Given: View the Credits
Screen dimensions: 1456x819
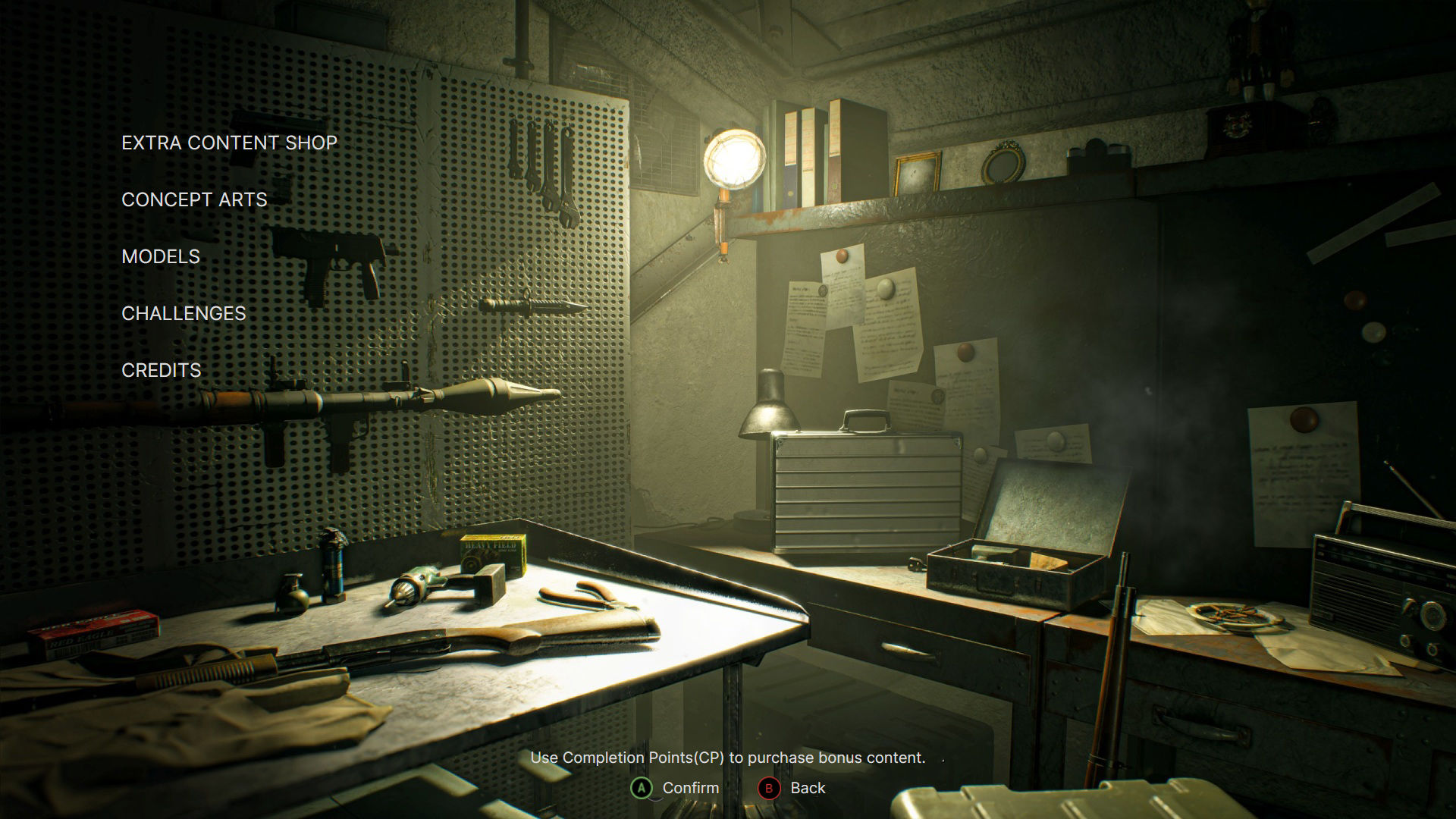Looking at the screenshot, I should 161,371.
